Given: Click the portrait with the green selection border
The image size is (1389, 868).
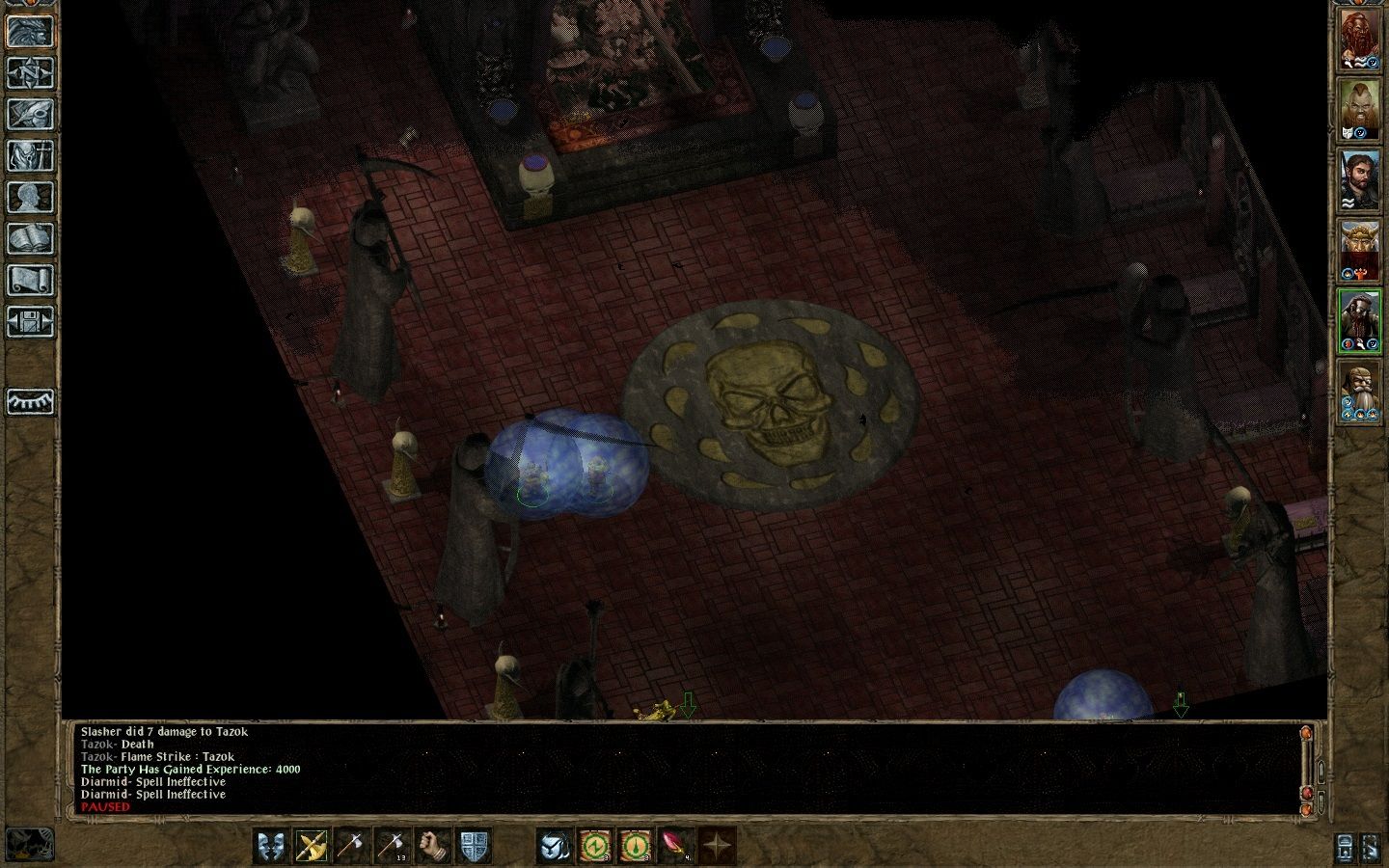Looking at the screenshot, I should coord(1358,320).
